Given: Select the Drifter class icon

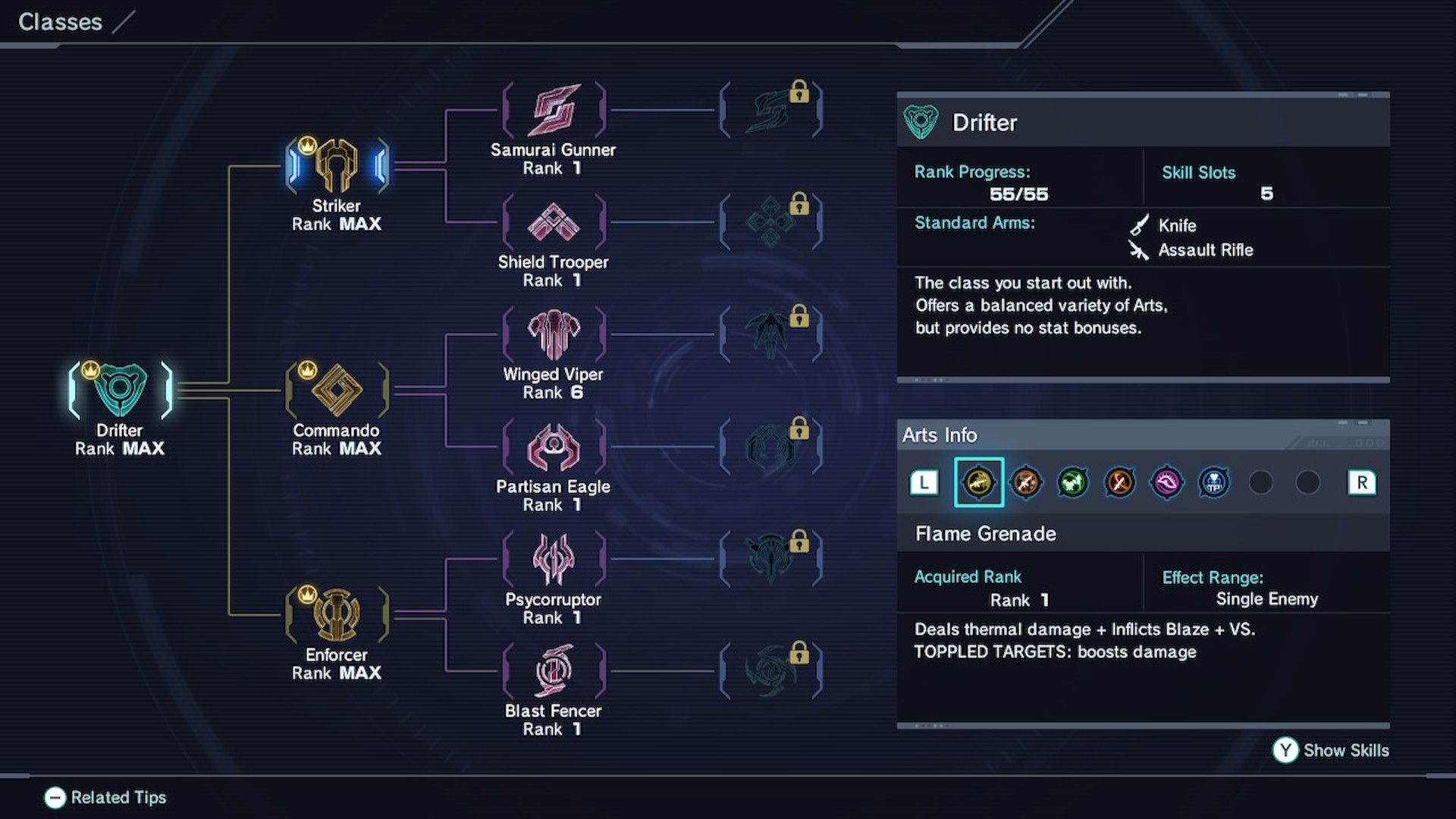Looking at the screenshot, I should [x=121, y=389].
